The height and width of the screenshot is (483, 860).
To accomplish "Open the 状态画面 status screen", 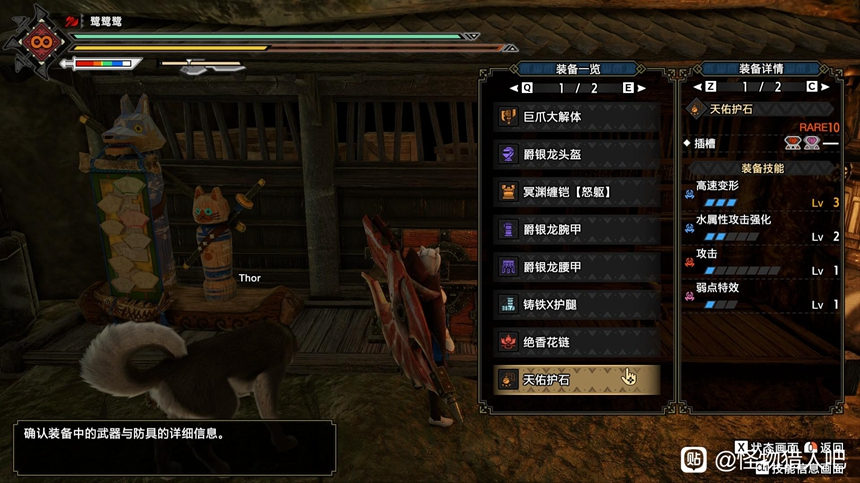I will tap(770, 446).
